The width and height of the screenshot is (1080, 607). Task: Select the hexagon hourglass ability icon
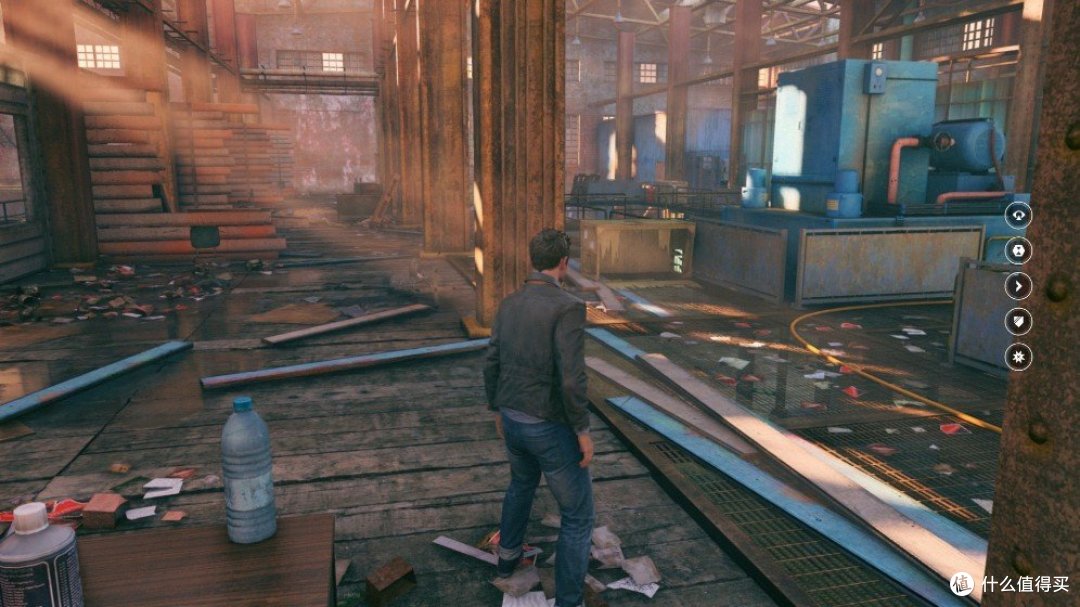click(1018, 252)
